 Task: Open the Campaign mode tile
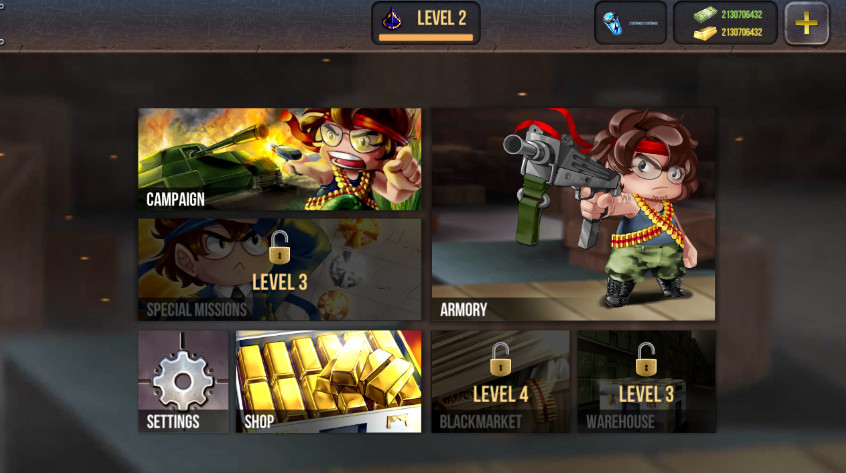click(x=279, y=160)
